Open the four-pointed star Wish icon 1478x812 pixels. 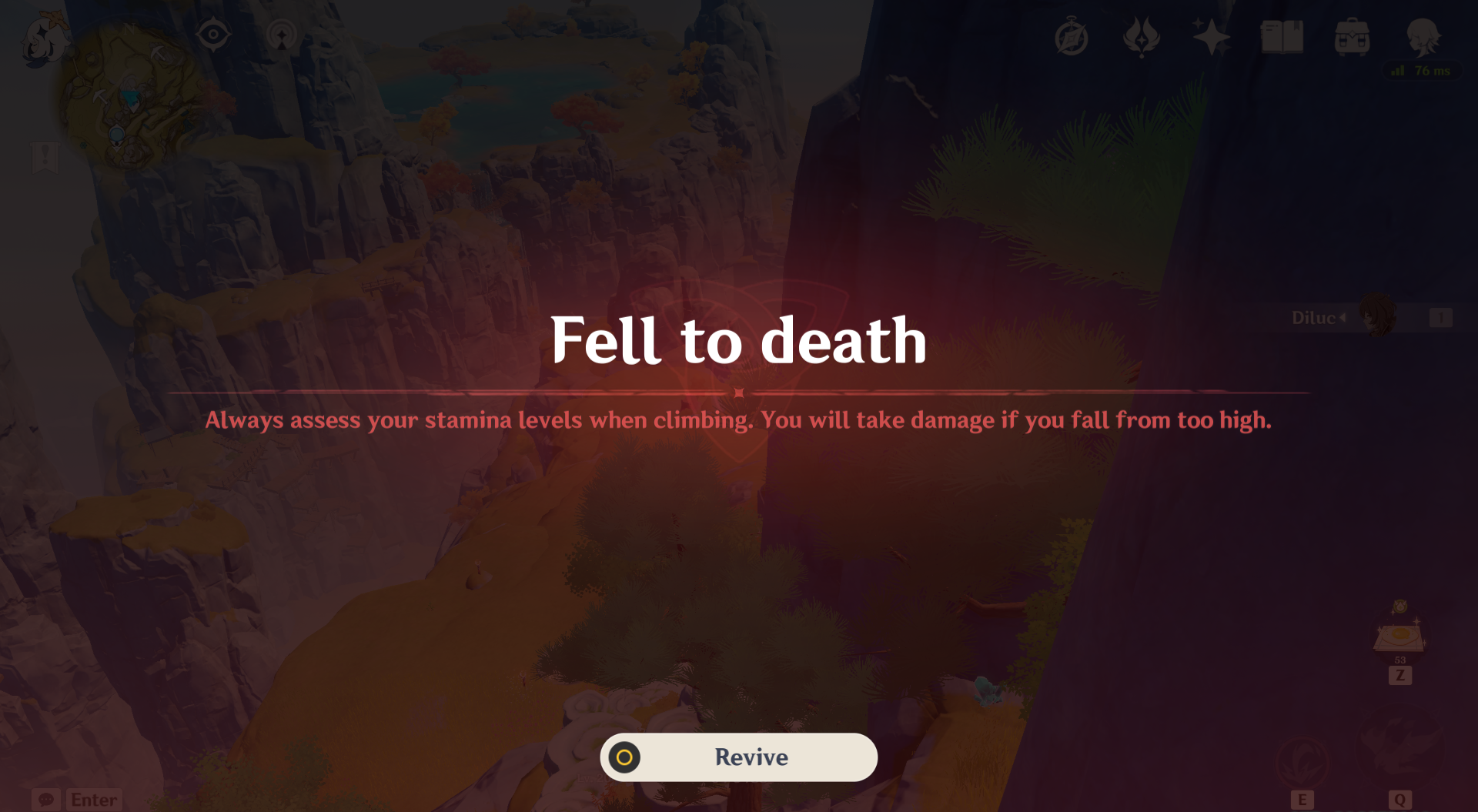(1211, 37)
